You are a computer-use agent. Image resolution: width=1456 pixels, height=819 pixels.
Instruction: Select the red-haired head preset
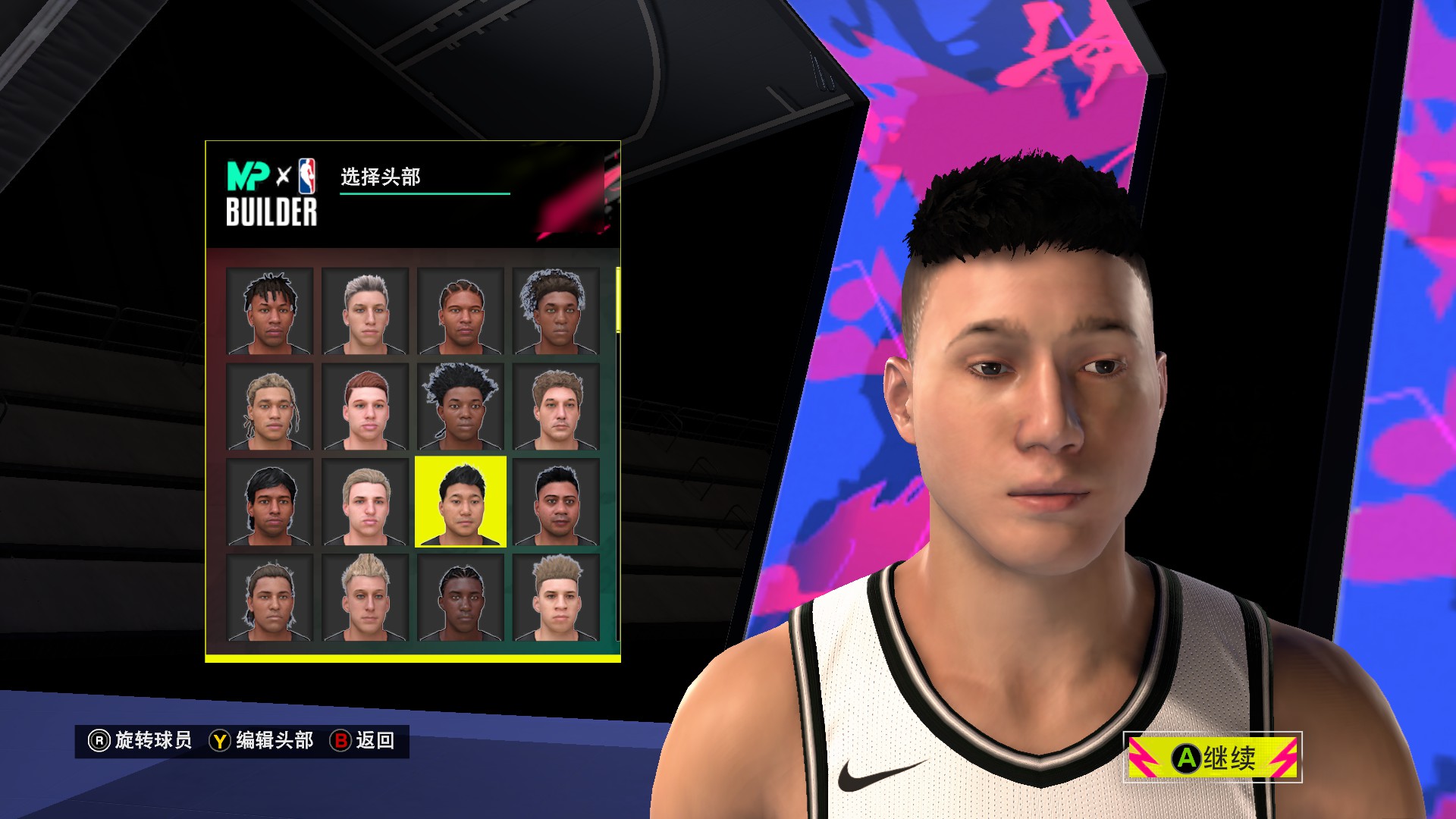click(366, 406)
